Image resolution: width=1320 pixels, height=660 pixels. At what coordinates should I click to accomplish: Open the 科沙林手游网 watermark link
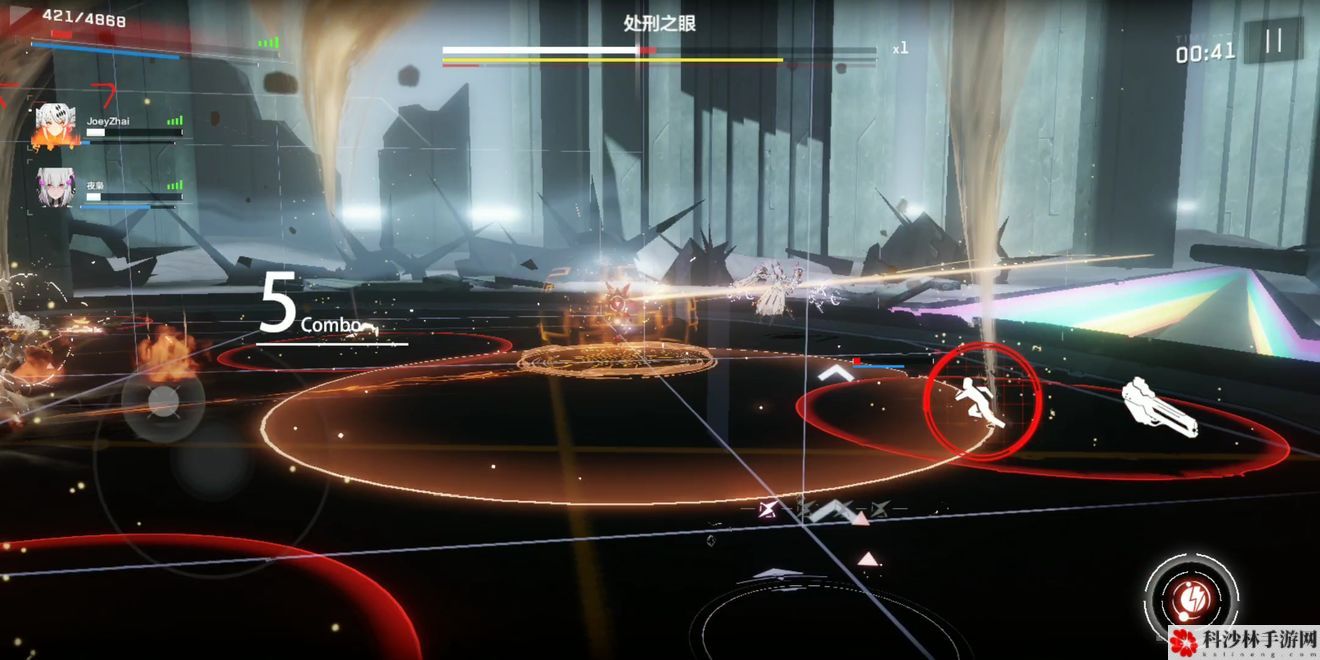click(x=1243, y=642)
